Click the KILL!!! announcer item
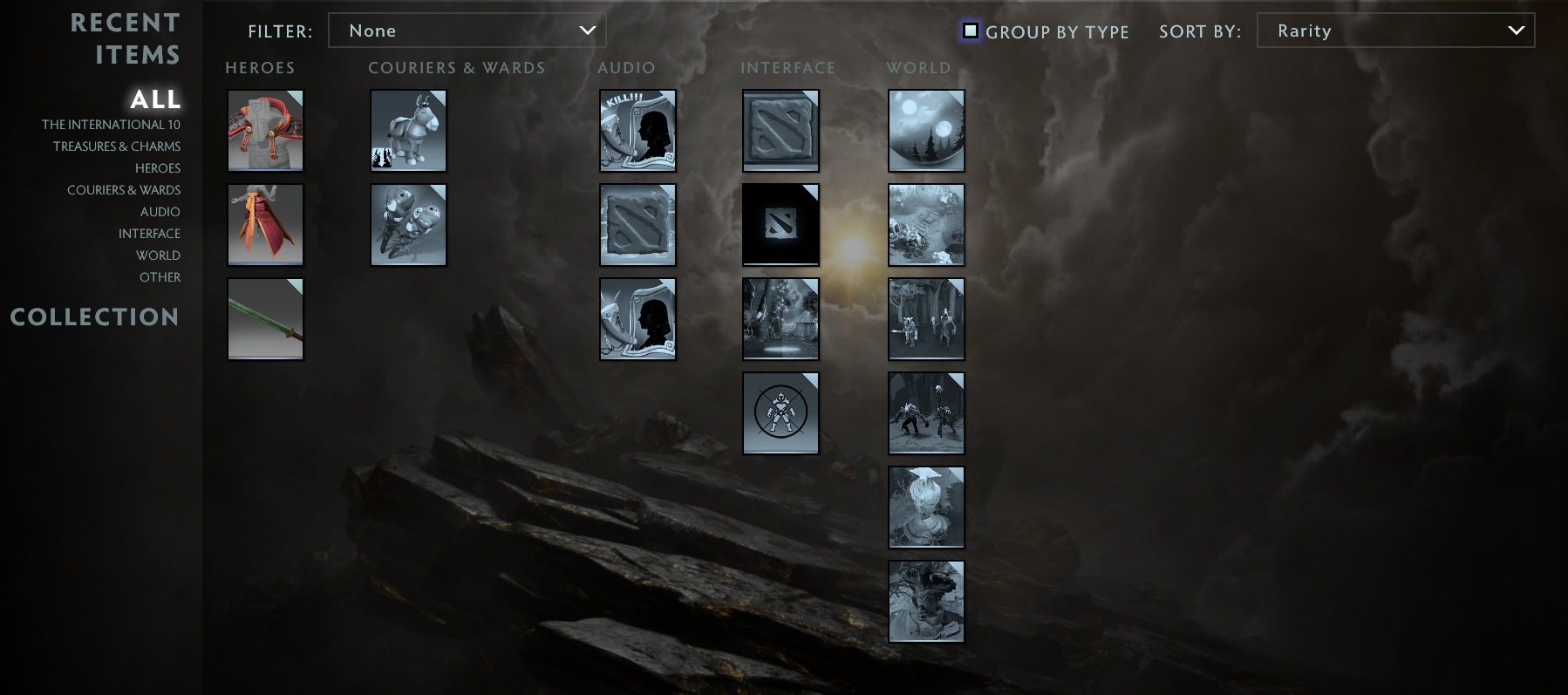1568x695 pixels. click(637, 130)
